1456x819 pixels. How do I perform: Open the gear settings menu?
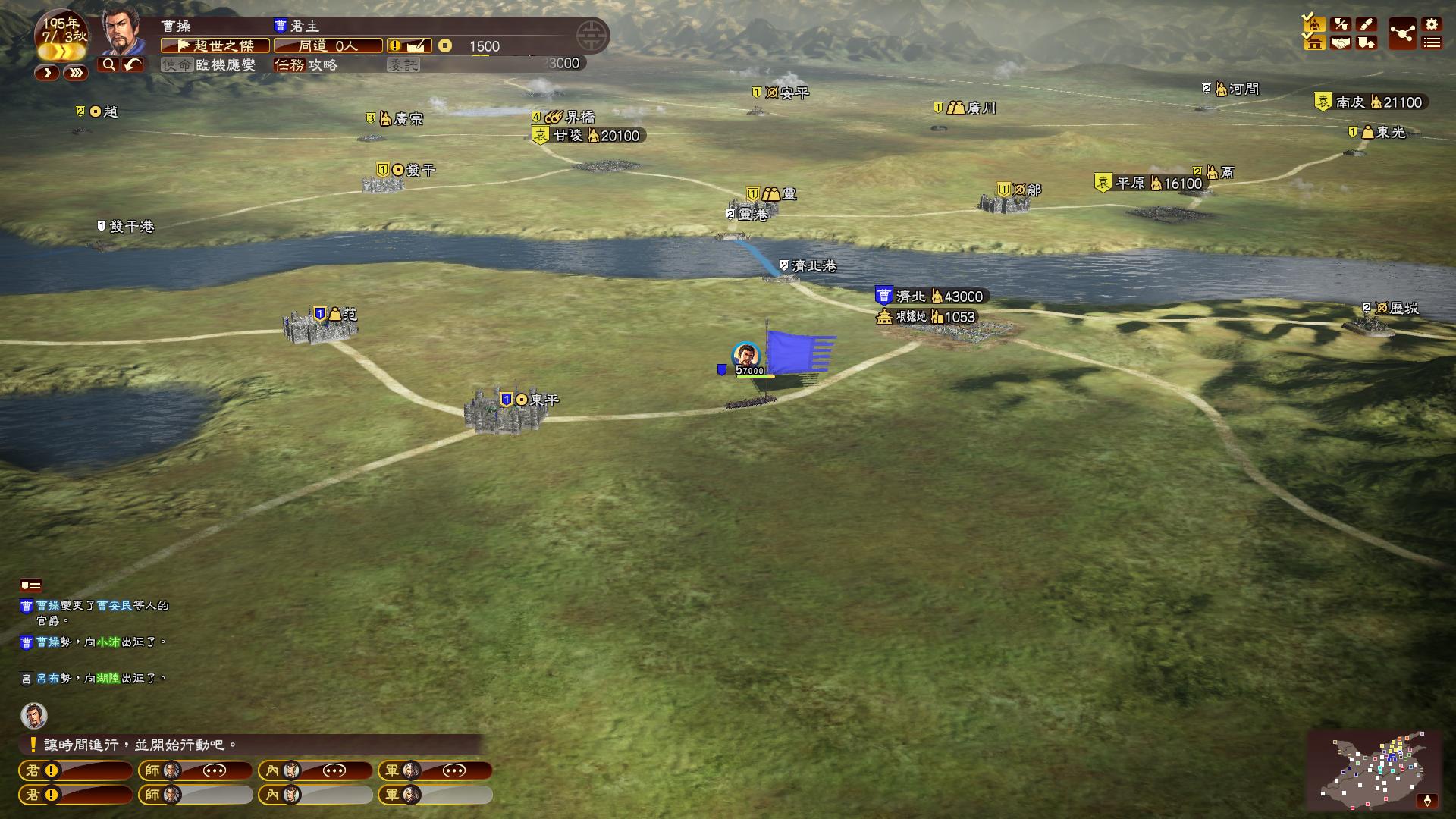[1432, 24]
